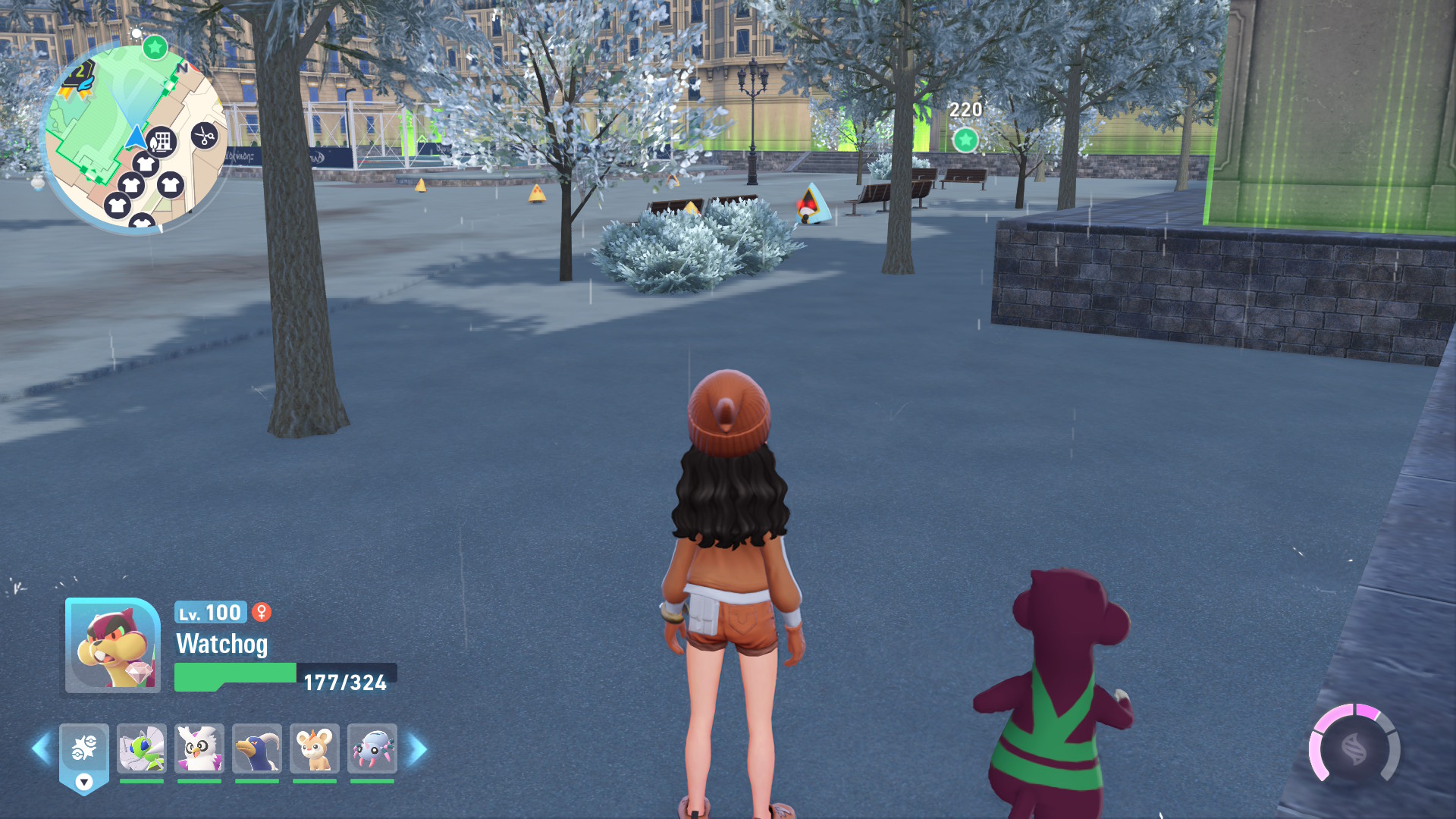Select the green star marker atop the minimap
This screenshot has height=819, width=1456.
tap(155, 48)
